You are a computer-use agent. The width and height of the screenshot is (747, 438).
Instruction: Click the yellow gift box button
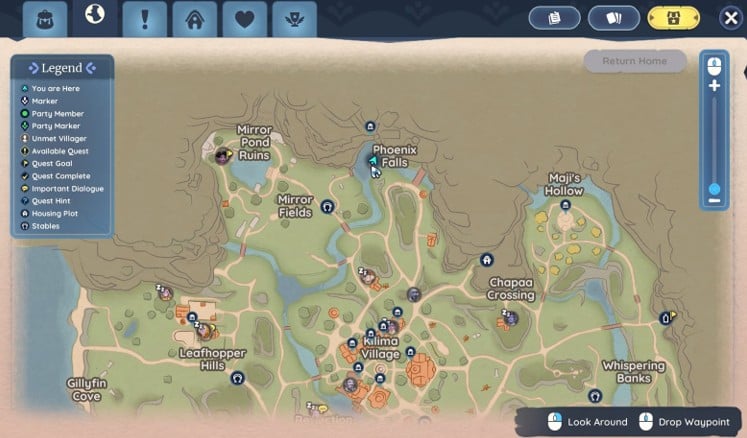673,18
